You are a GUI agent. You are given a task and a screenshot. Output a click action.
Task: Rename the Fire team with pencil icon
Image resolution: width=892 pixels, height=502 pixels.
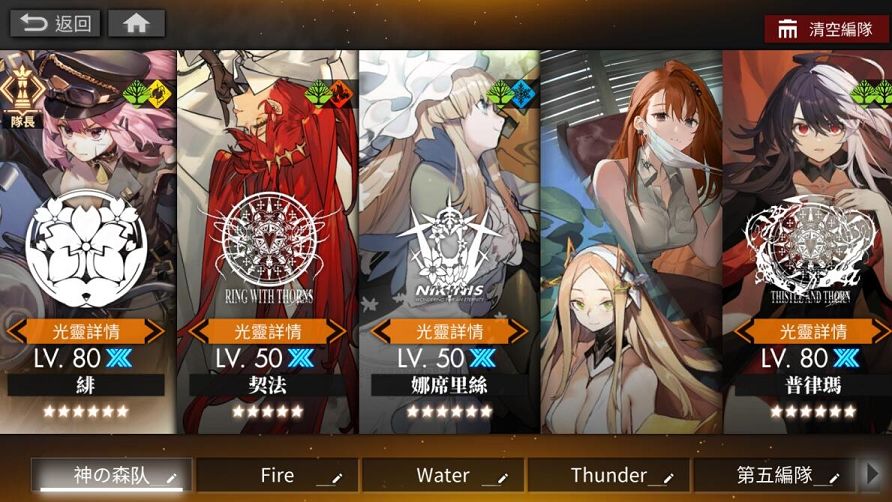(x=338, y=477)
